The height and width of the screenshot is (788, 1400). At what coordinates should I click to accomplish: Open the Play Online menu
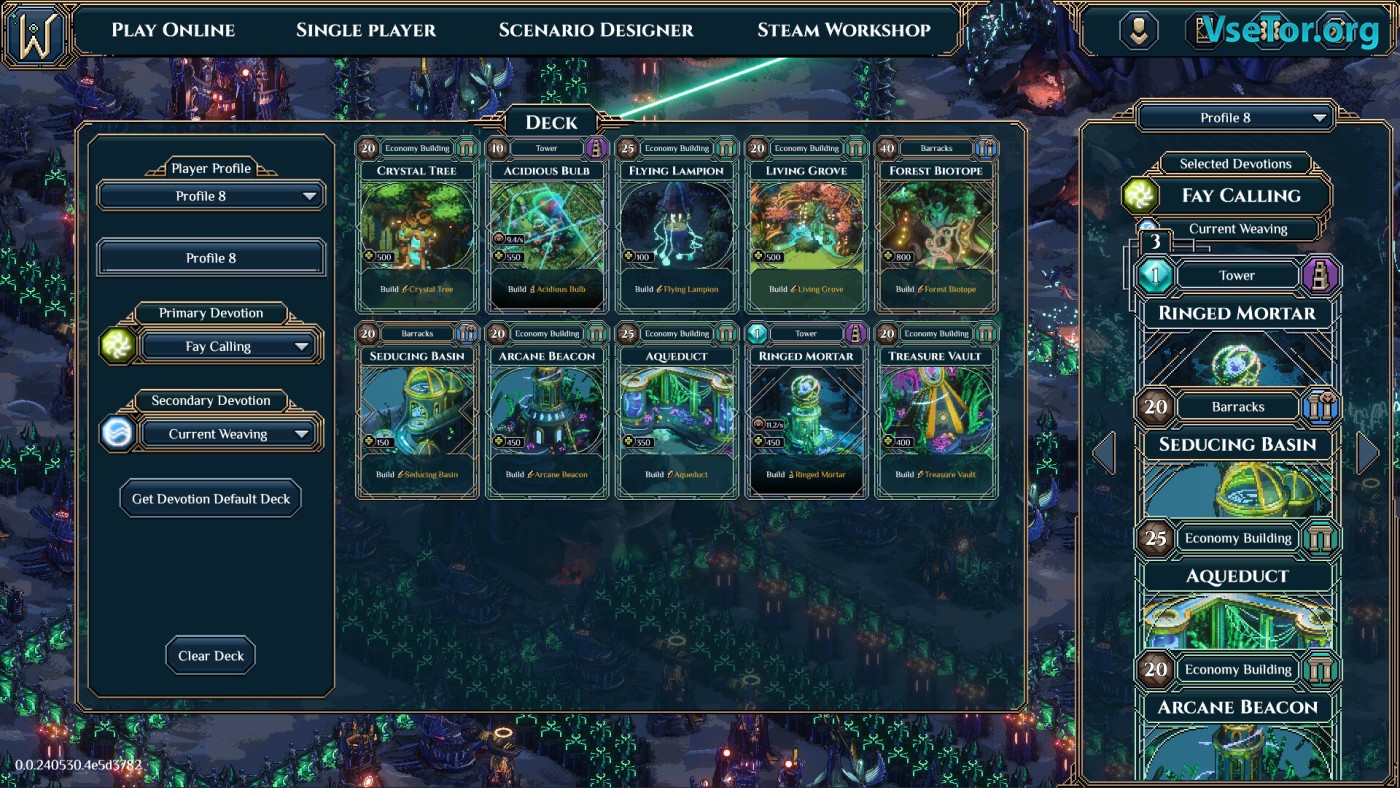pyautogui.click(x=173, y=30)
